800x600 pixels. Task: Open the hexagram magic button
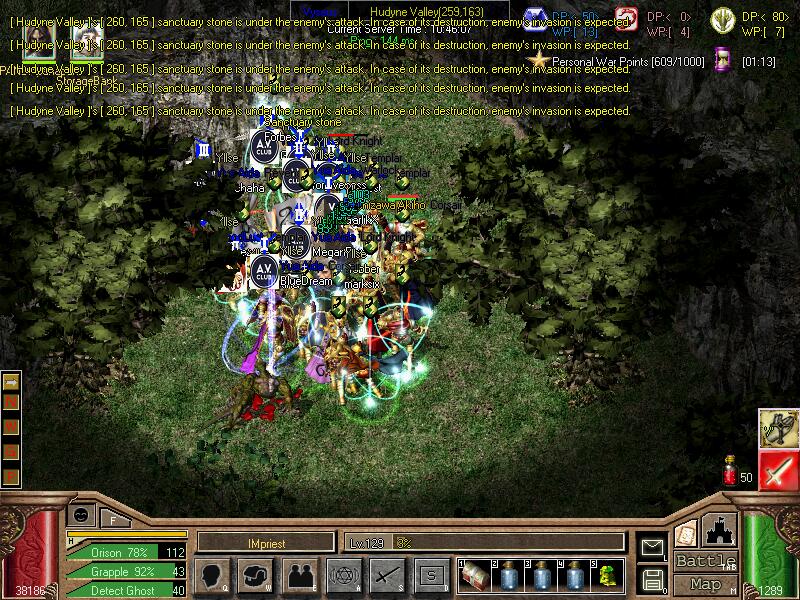[343, 575]
